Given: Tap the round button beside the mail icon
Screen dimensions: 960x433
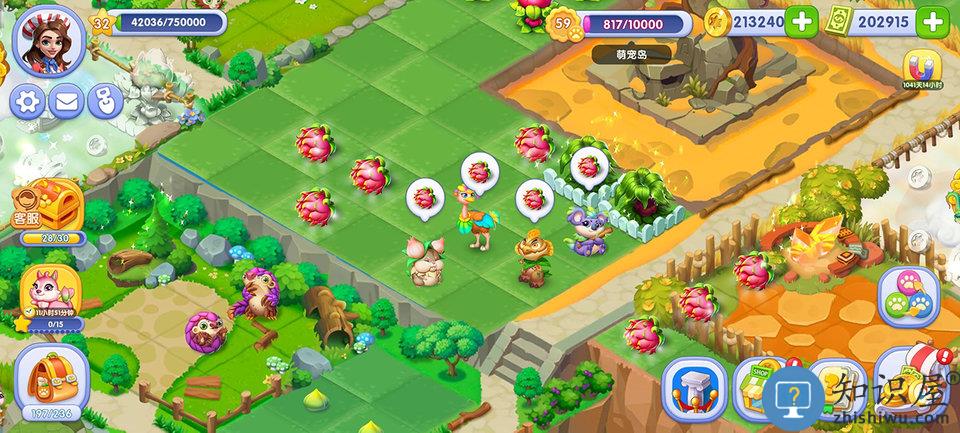Looking at the screenshot, I should pyautogui.click(x=104, y=101).
